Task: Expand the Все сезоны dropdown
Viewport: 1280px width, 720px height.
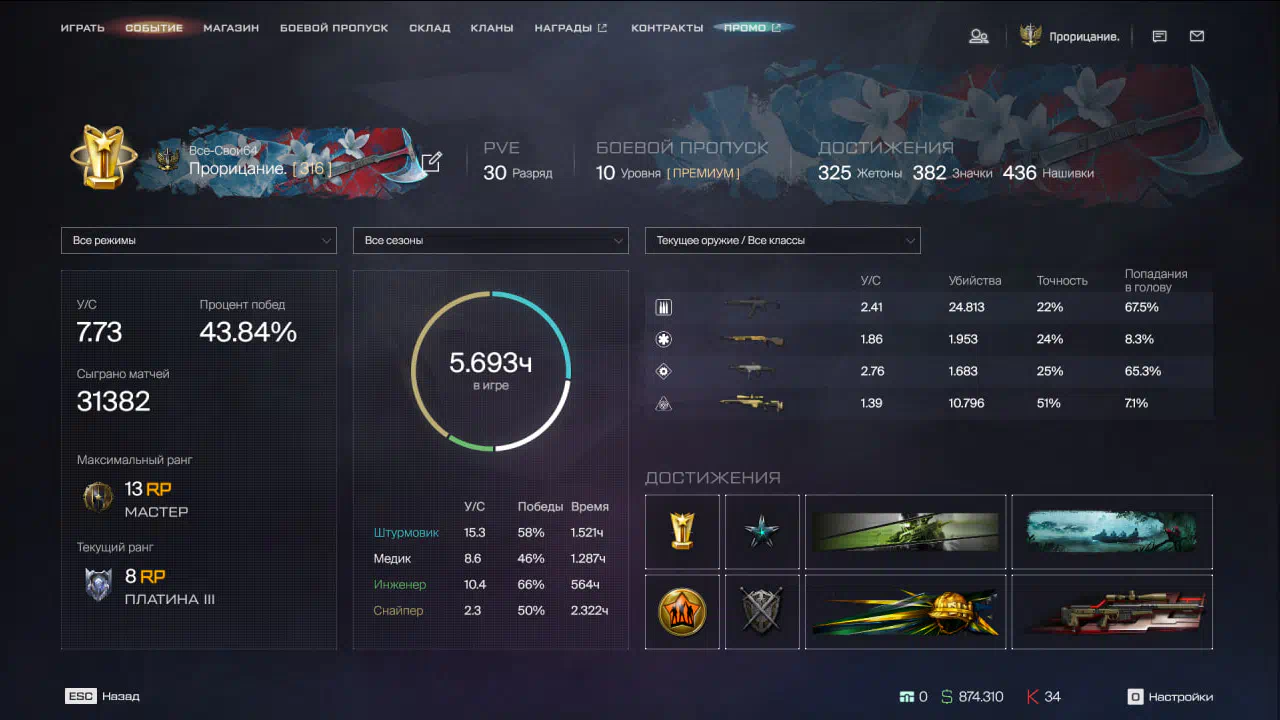Action: click(x=490, y=241)
